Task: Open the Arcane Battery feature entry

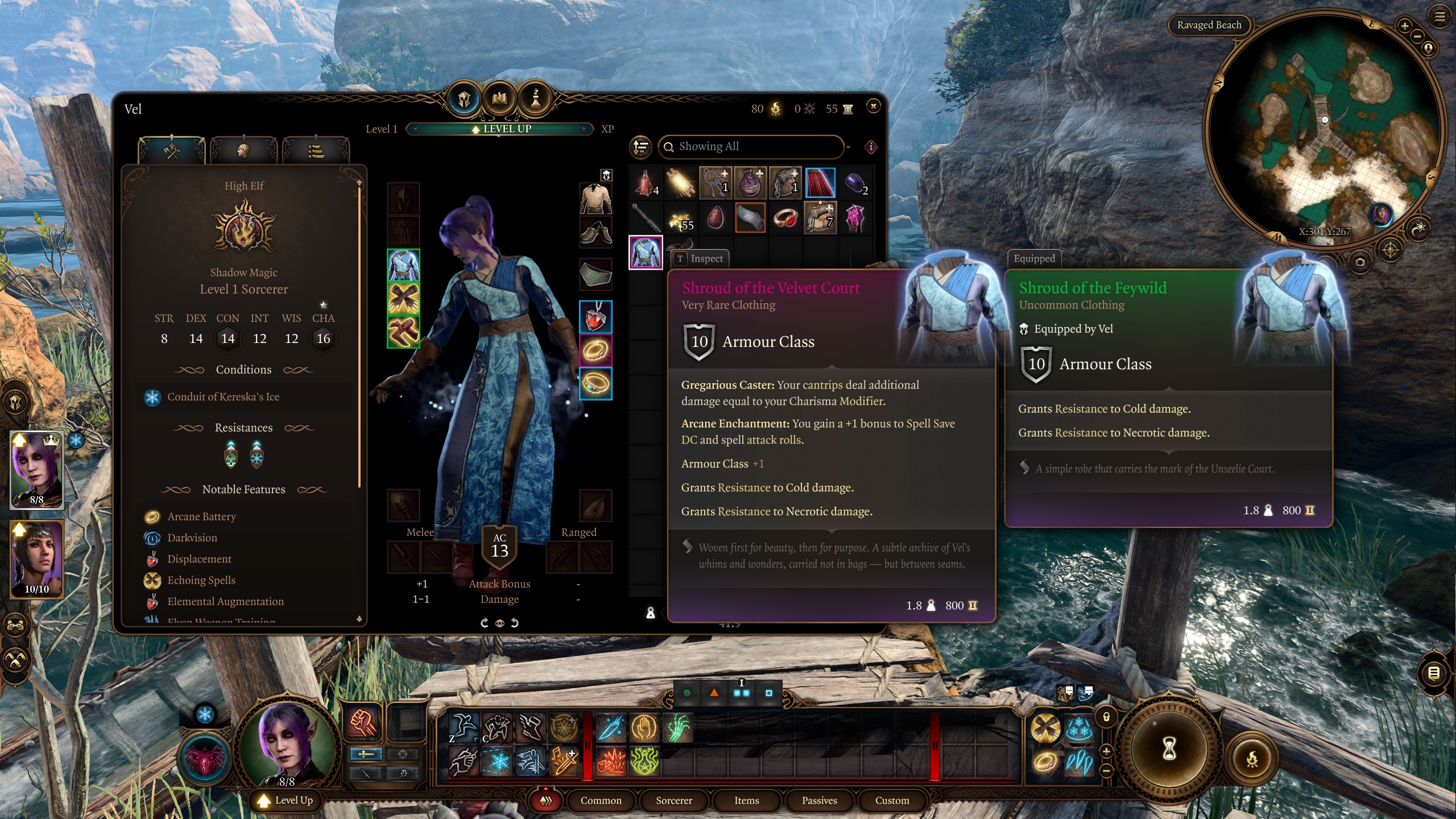Action: pos(201,516)
